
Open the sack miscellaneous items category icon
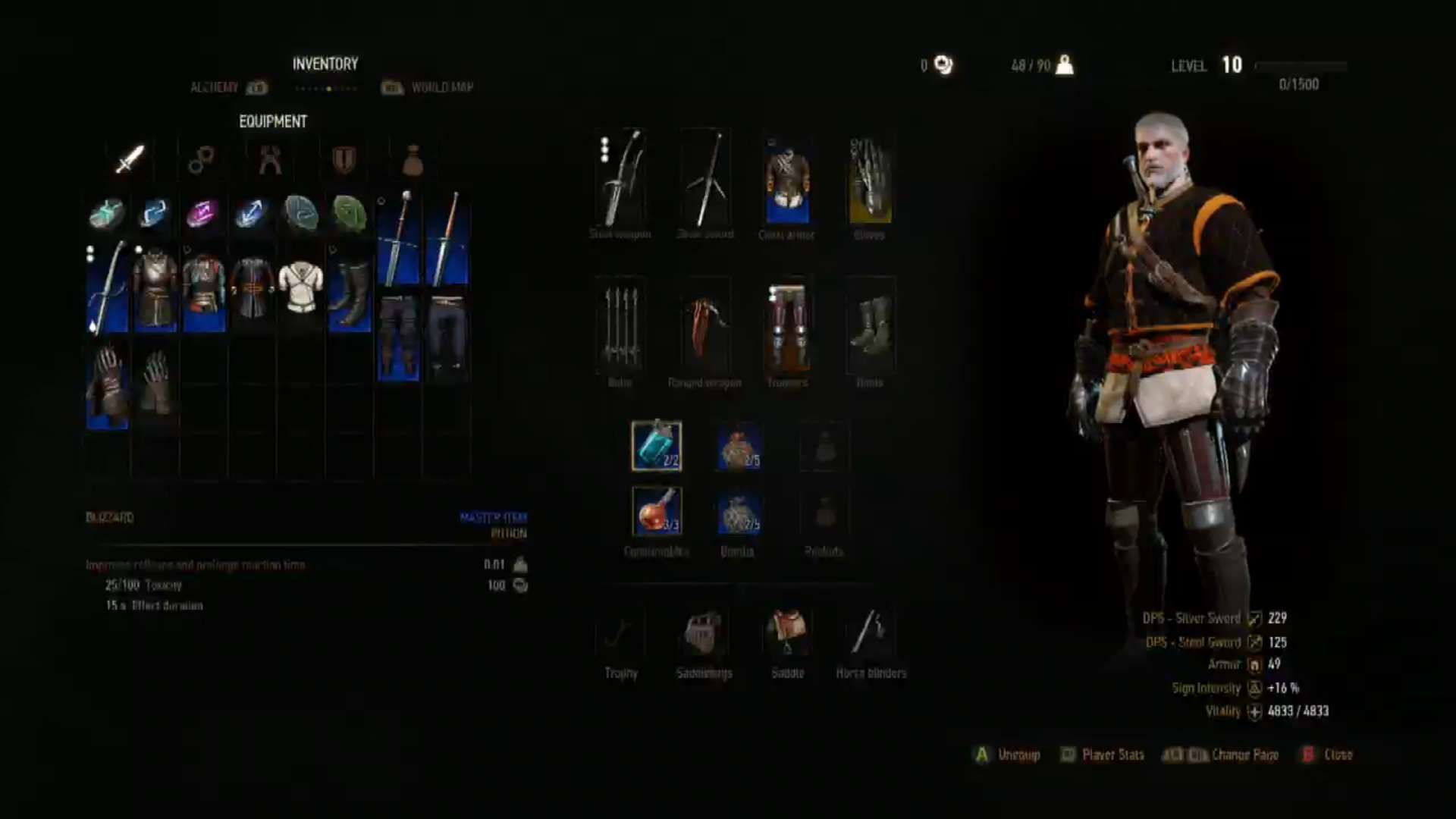point(412,159)
